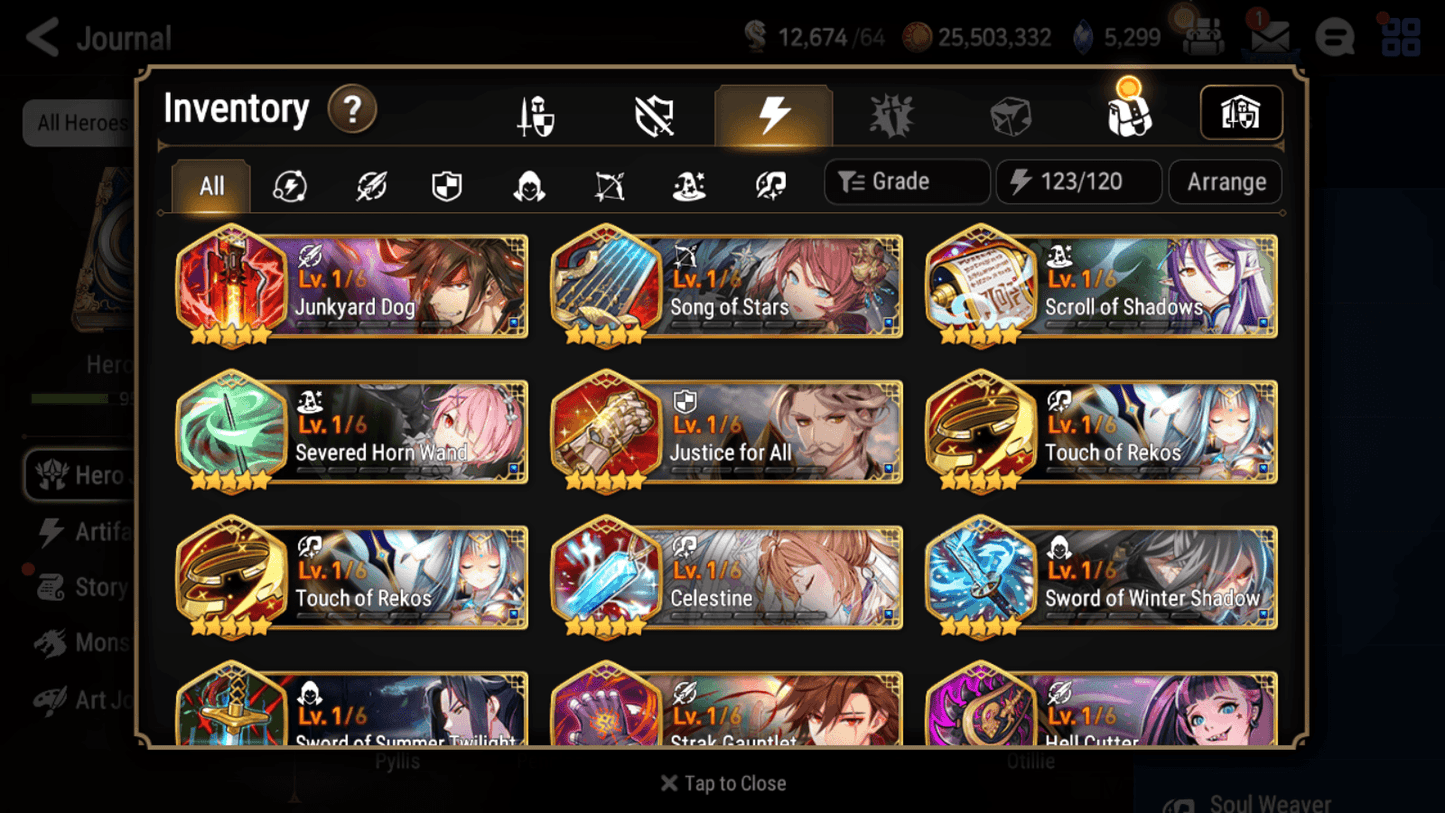The height and width of the screenshot is (813, 1445).
Task: Click Tap to Close at the bottom
Action: [723, 783]
